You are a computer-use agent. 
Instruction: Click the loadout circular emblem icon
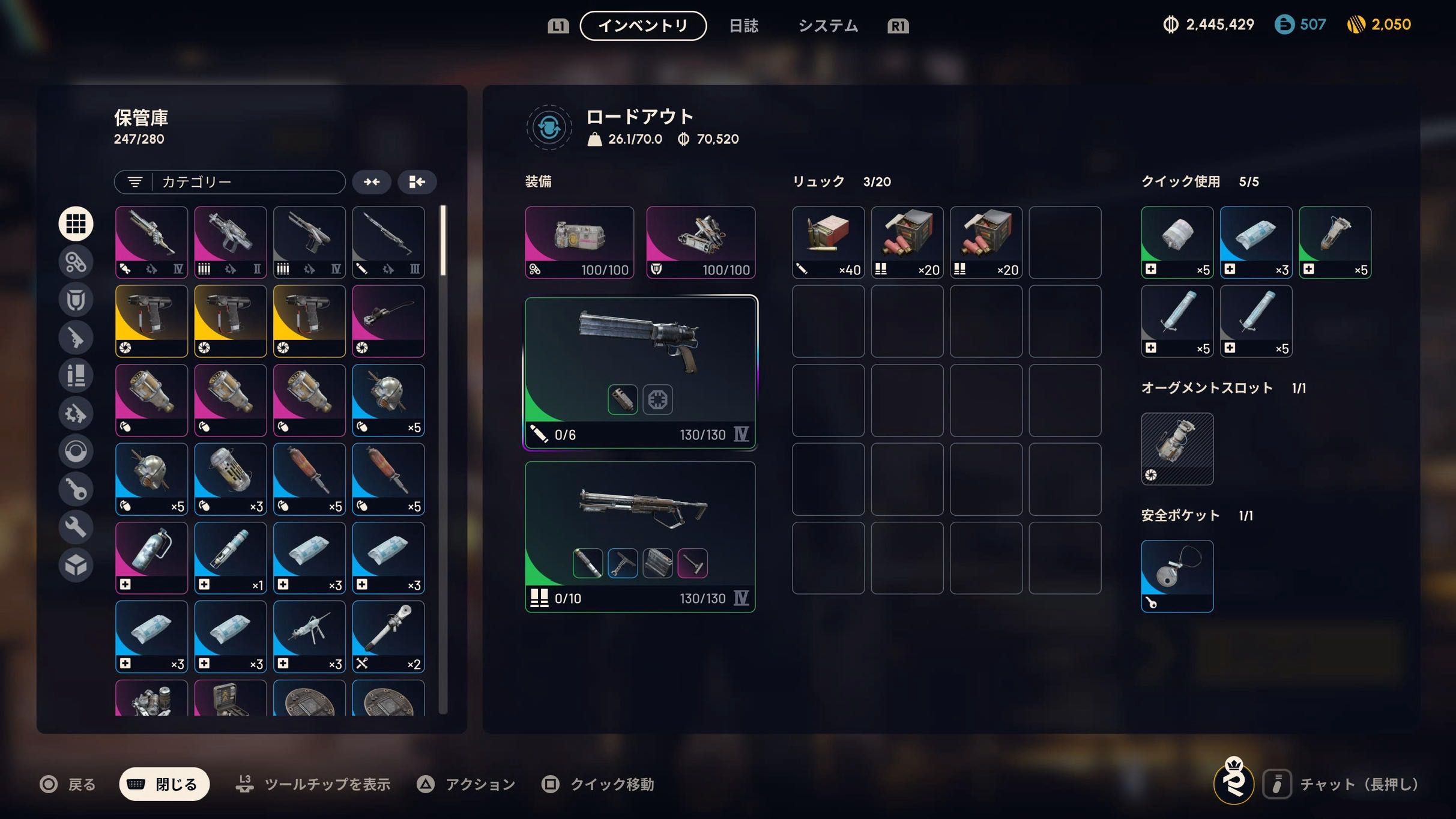click(549, 127)
